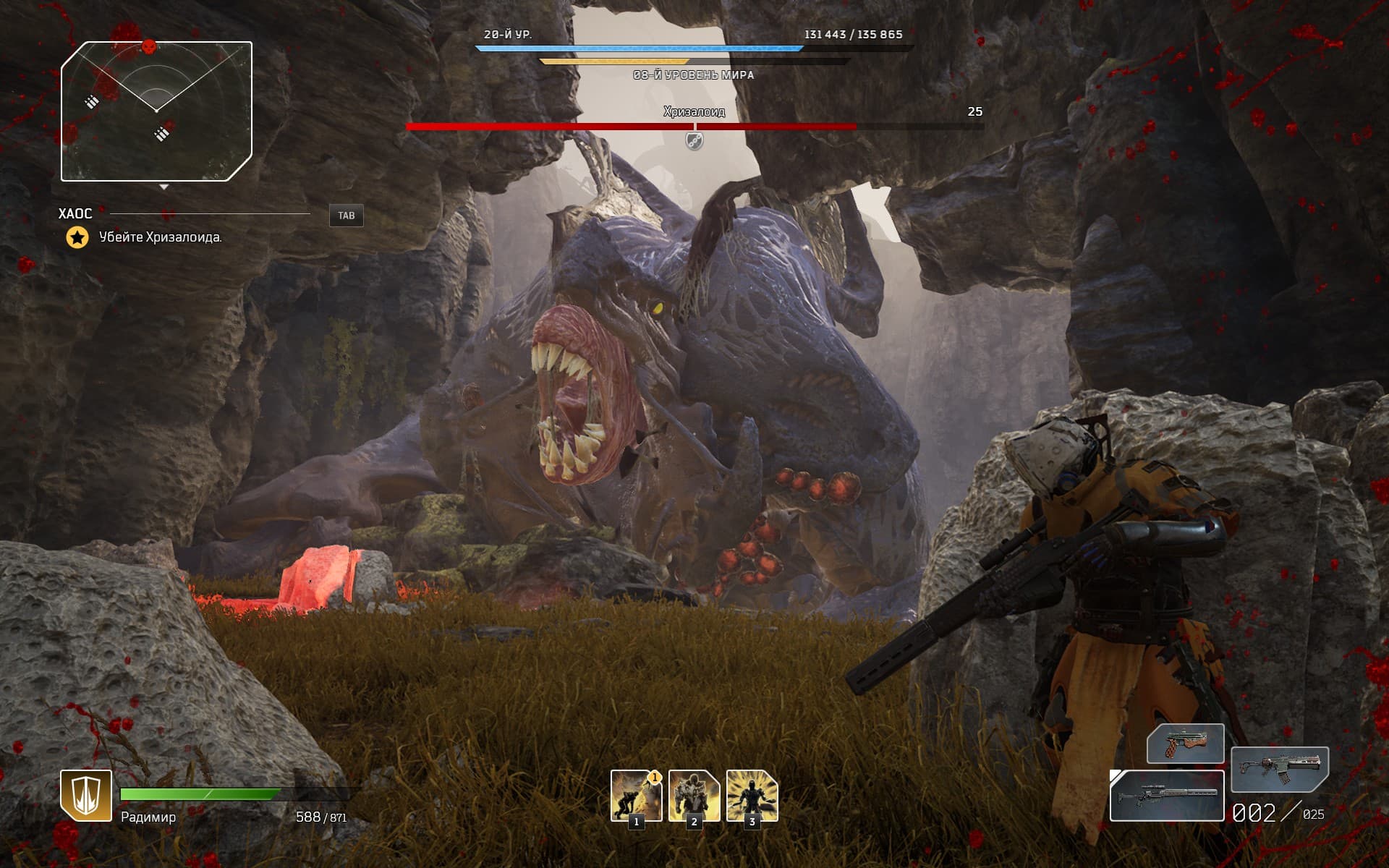Select the equipped sniper rifle slot
1389x868 pixels.
(x=1166, y=796)
